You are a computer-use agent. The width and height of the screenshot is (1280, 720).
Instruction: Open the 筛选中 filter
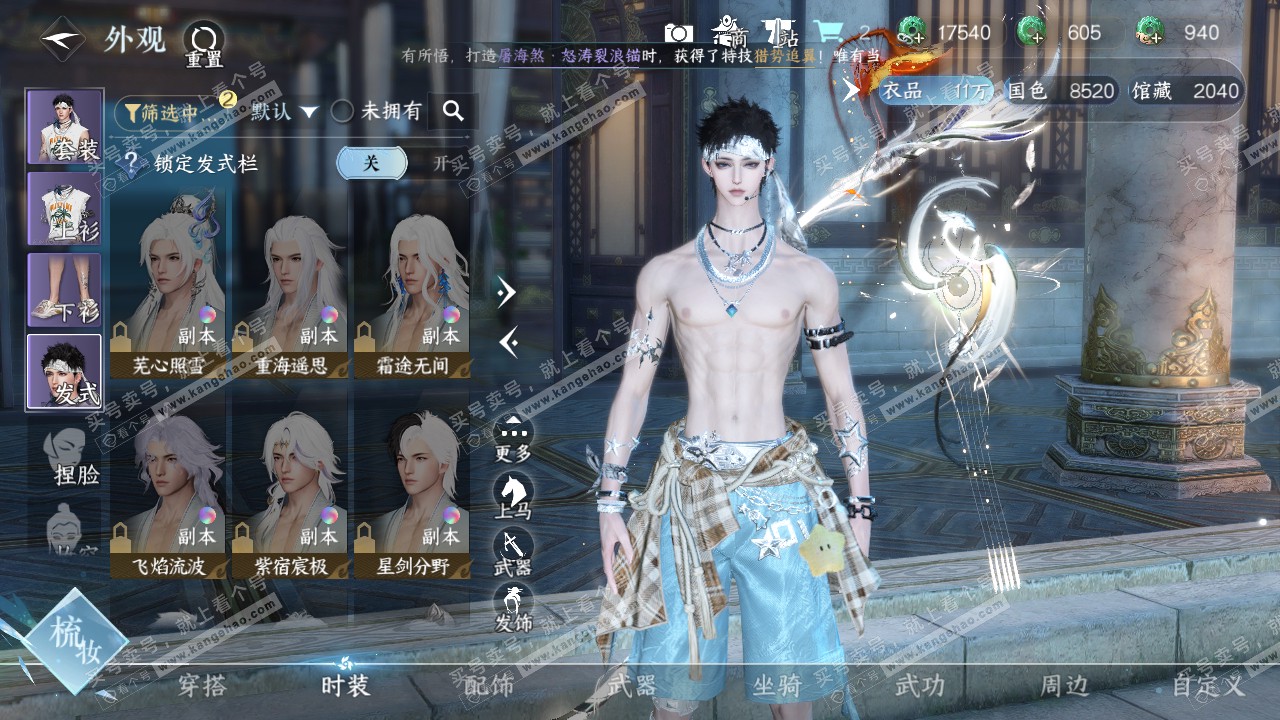(165, 111)
